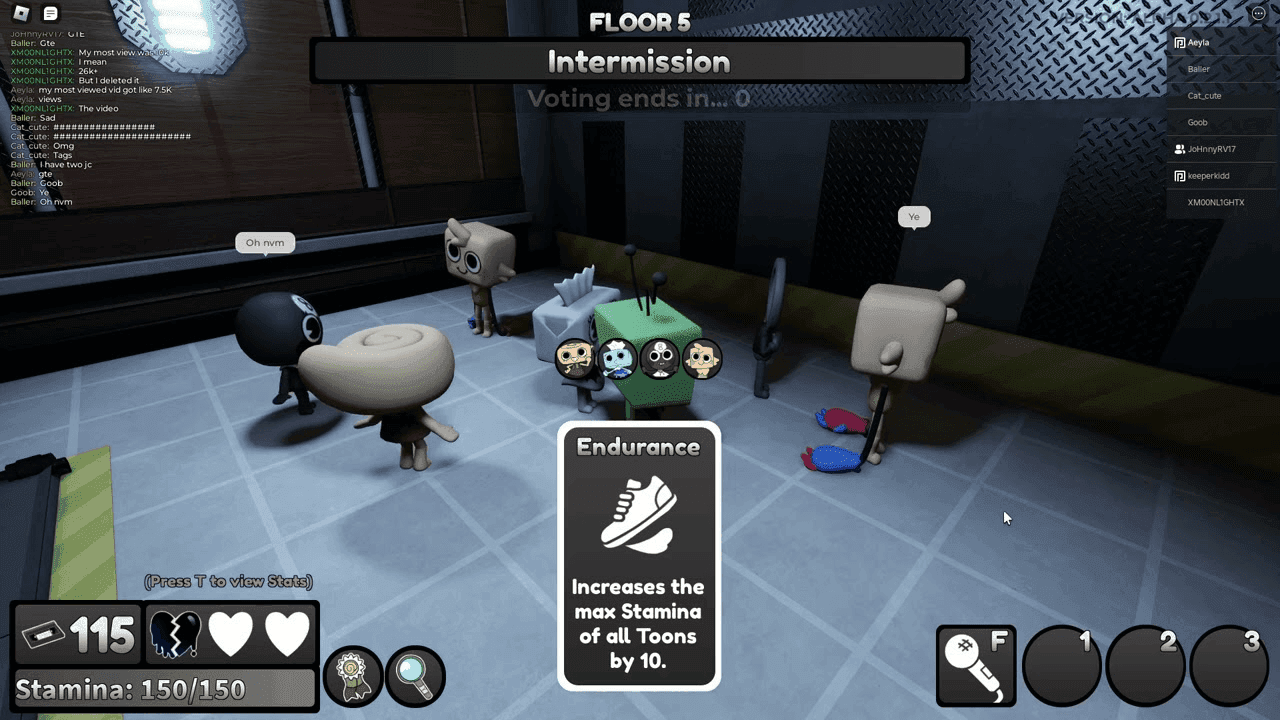Click the ribbon badge trinket icon
Viewport: 1280px width, 720px height.
click(353, 675)
